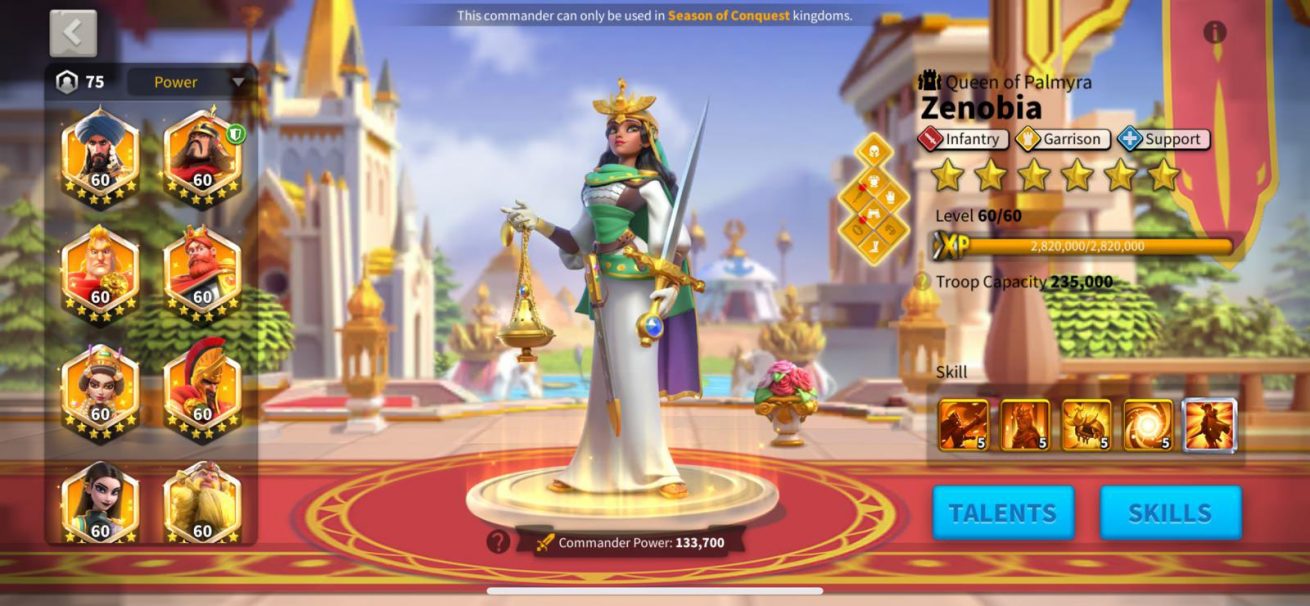Show the info panel via the i icon

point(1215,32)
